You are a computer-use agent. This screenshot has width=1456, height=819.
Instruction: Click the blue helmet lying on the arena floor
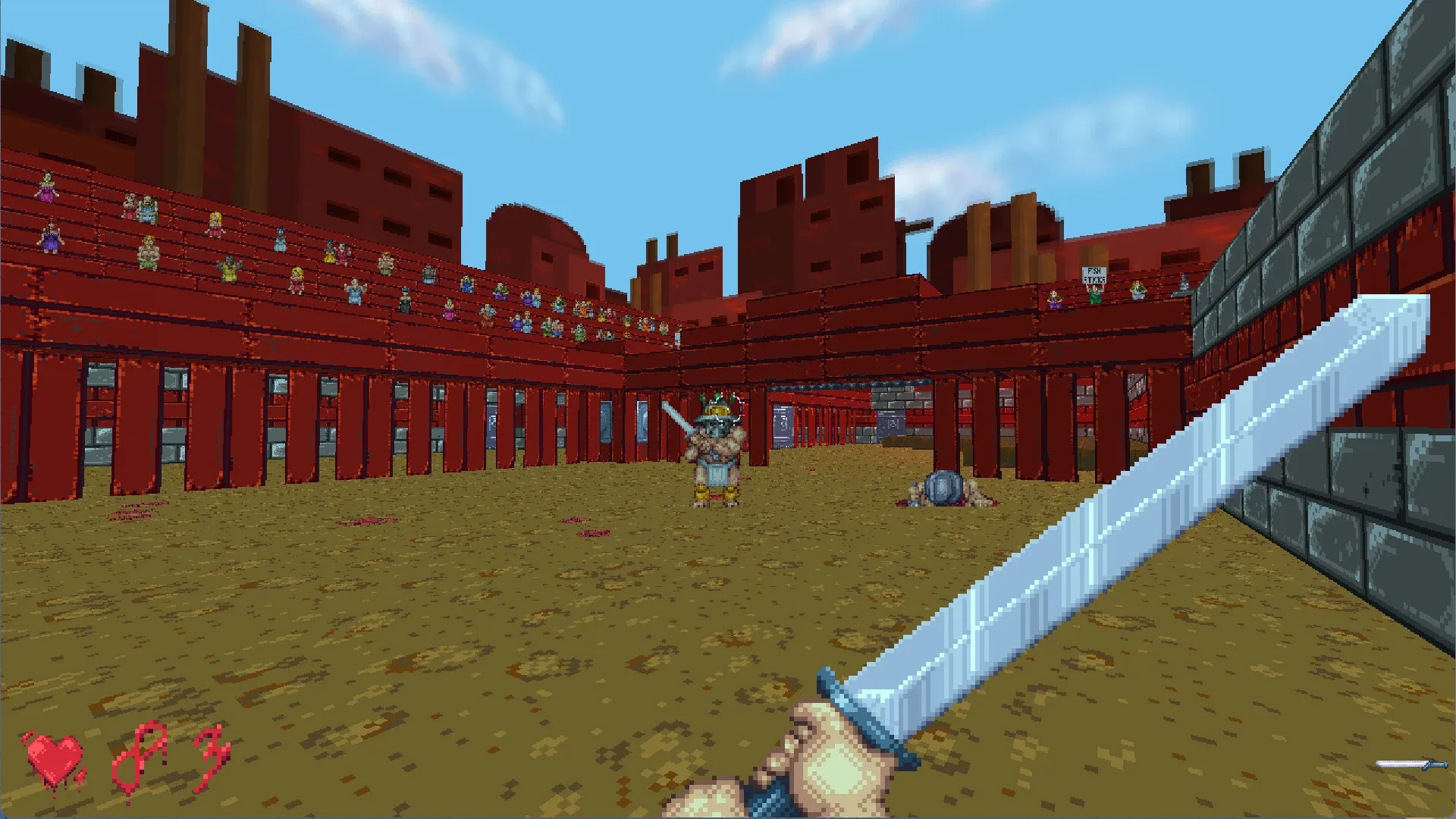943,486
